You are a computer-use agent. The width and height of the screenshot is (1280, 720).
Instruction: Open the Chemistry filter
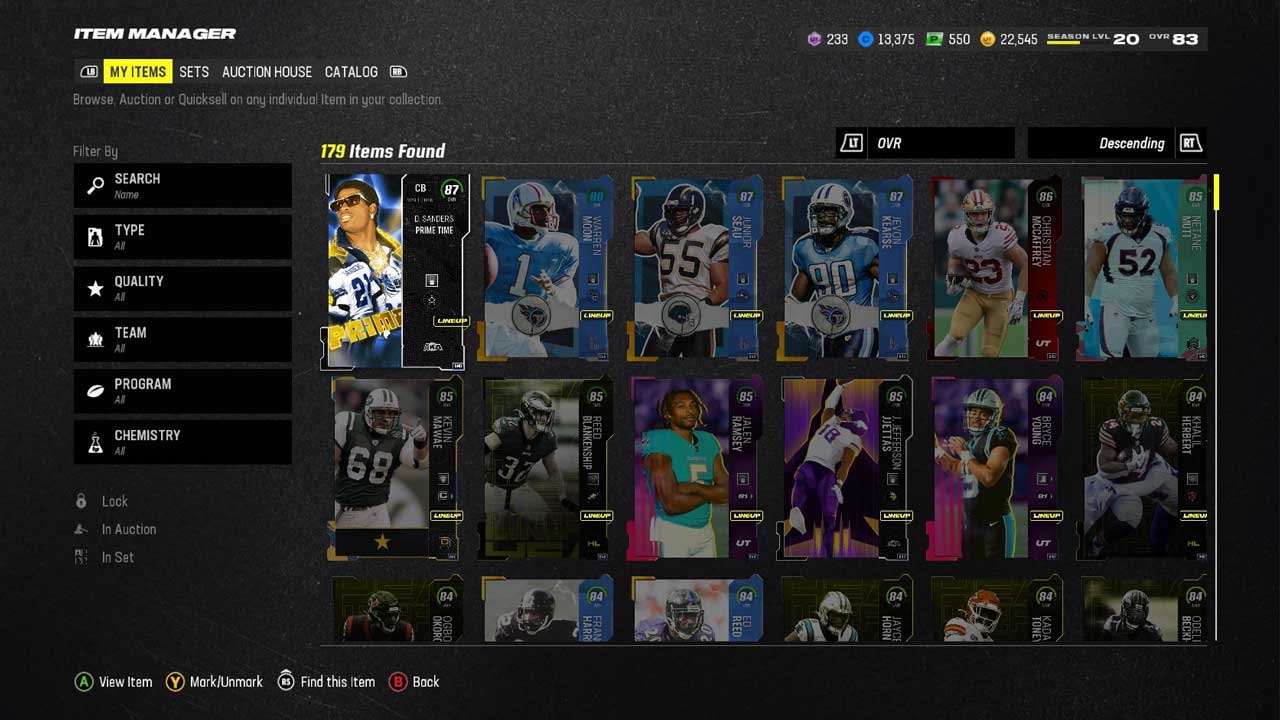click(182, 442)
